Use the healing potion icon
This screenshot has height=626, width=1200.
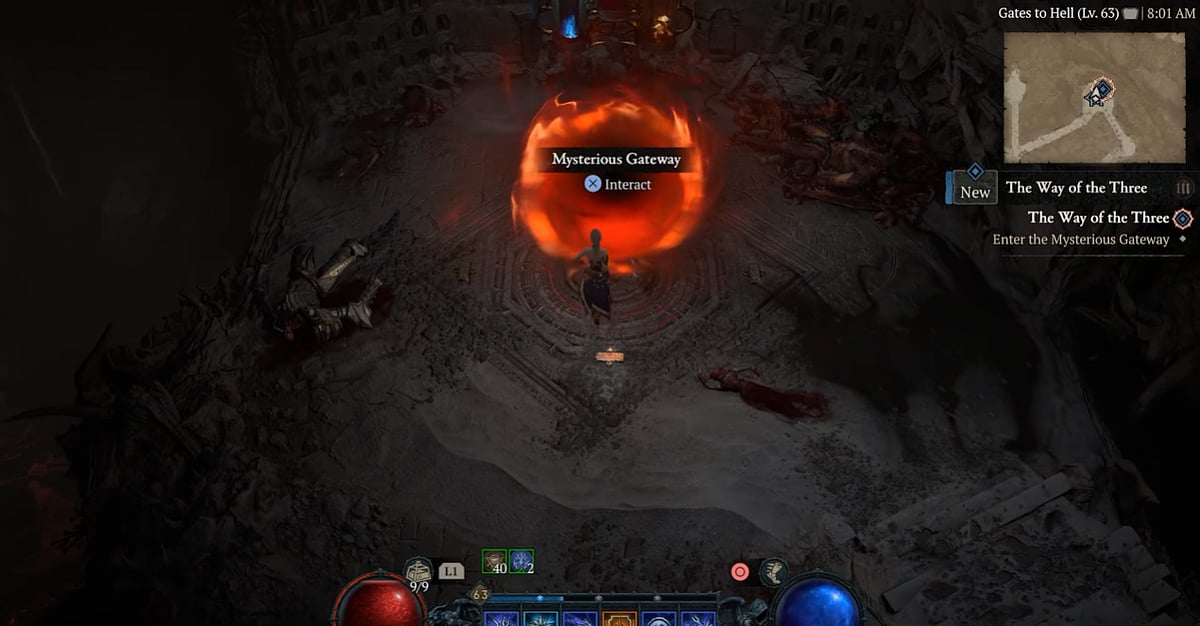point(418,573)
